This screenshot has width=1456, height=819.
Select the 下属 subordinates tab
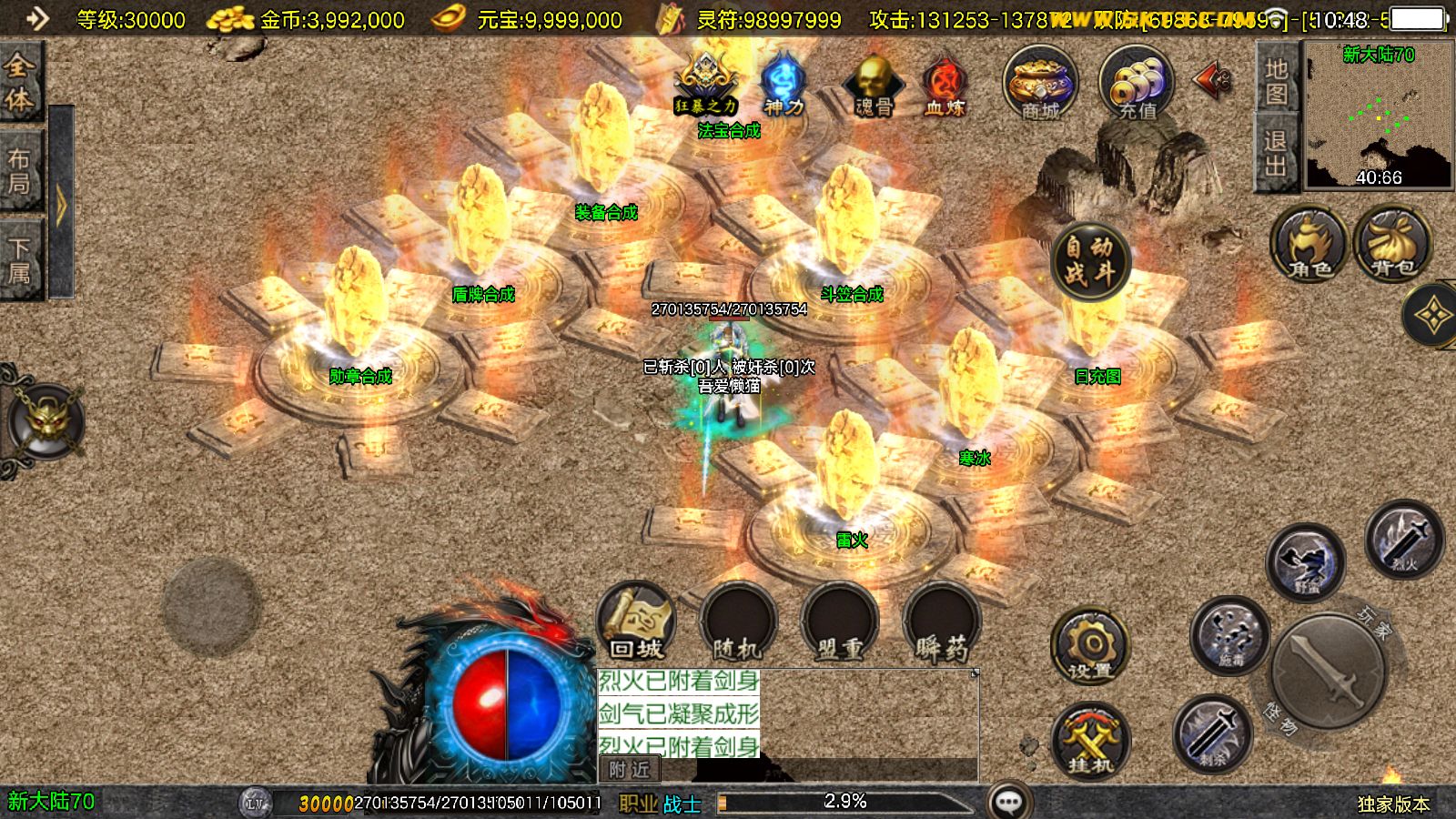click(20, 260)
